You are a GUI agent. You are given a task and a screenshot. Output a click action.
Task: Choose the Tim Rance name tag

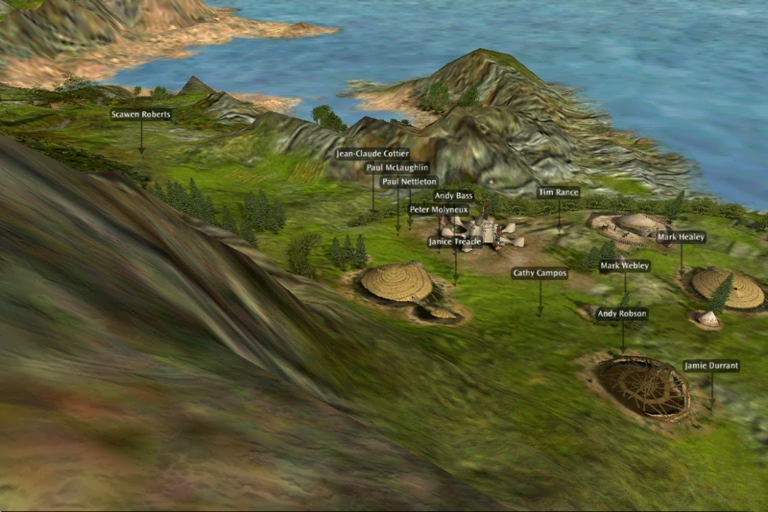coord(558,192)
